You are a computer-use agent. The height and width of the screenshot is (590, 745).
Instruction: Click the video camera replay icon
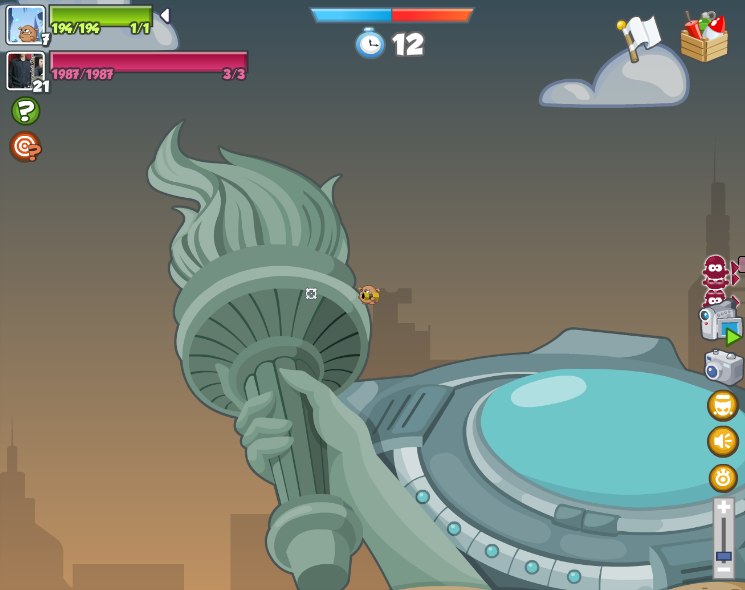[719, 322]
